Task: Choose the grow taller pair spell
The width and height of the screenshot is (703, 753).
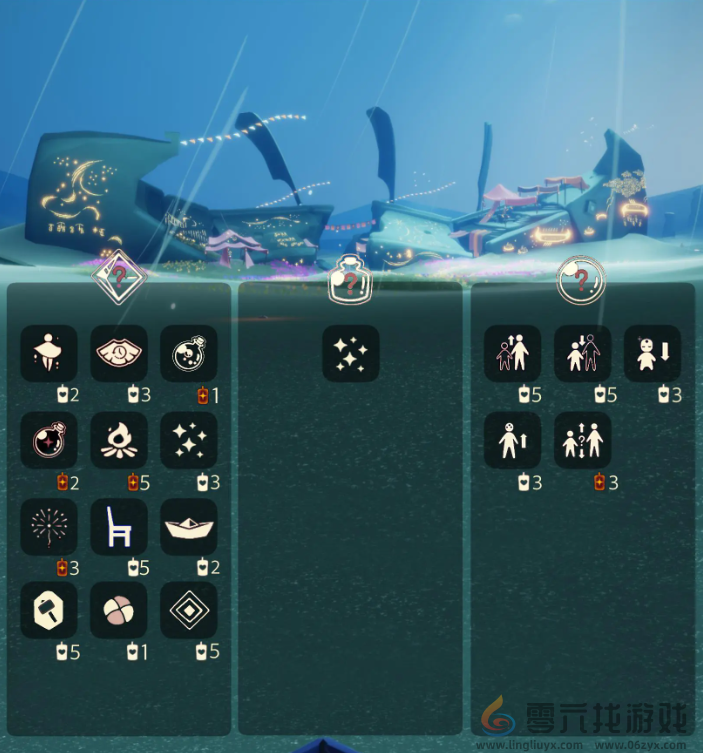Action: (512, 353)
